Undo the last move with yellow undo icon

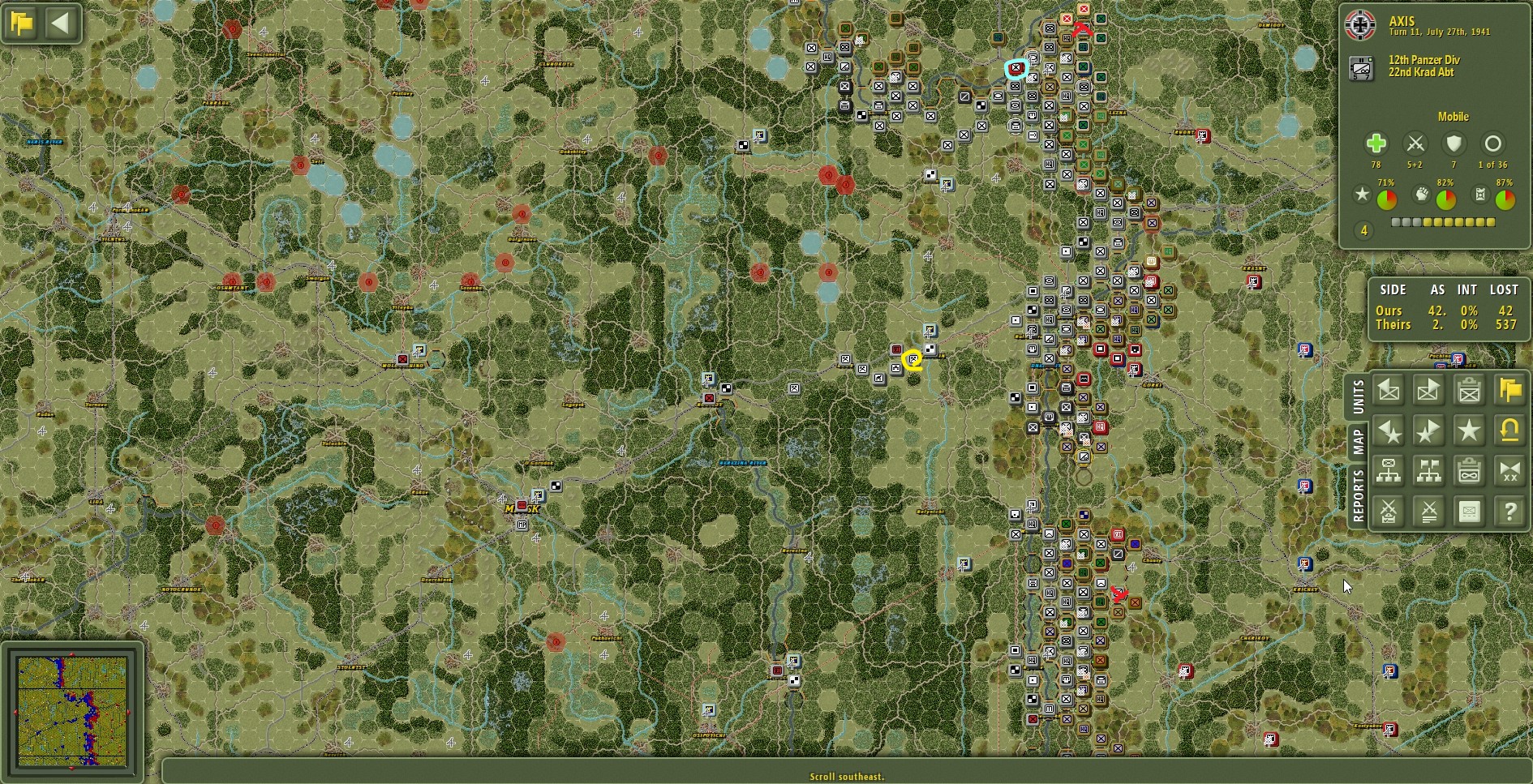click(x=1509, y=431)
